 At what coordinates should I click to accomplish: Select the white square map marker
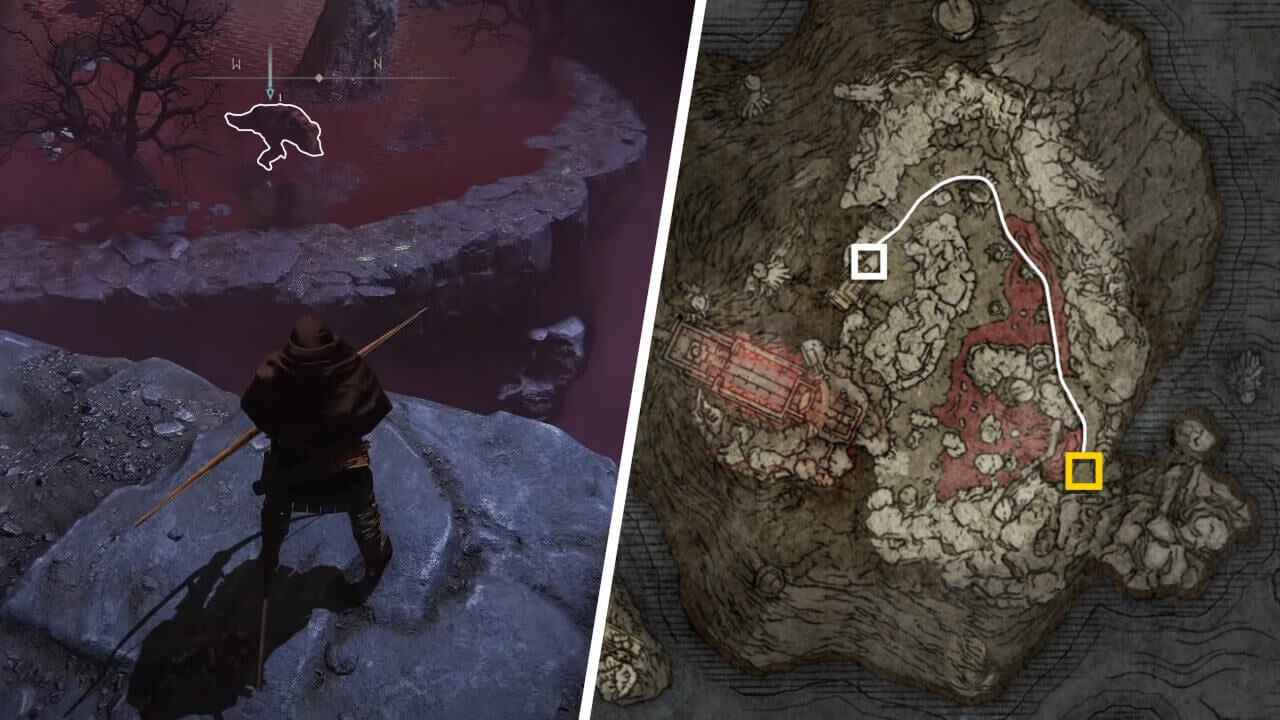tap(868, 261)
